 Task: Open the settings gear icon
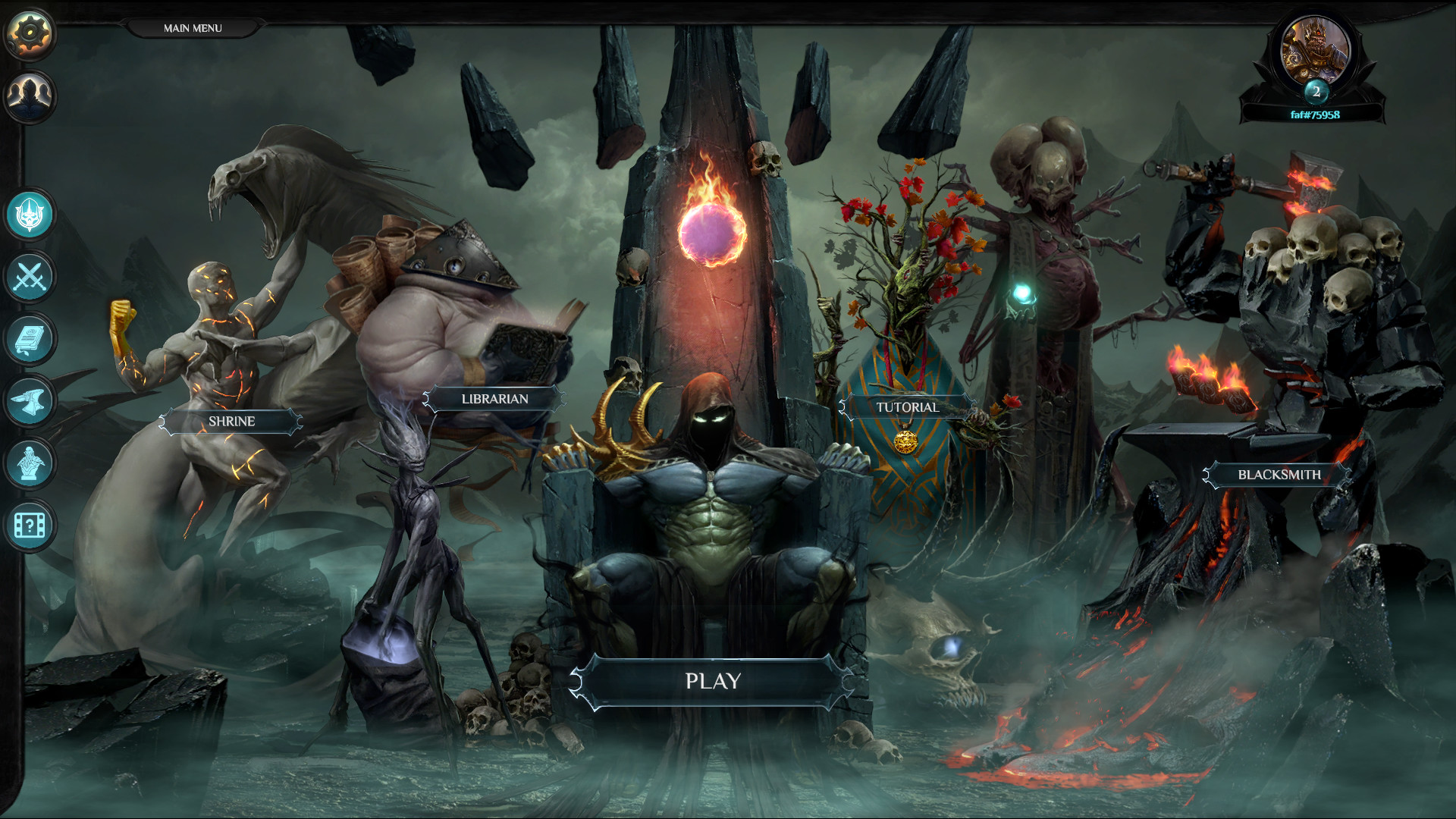pyautogui.click(x=29, y=32)
